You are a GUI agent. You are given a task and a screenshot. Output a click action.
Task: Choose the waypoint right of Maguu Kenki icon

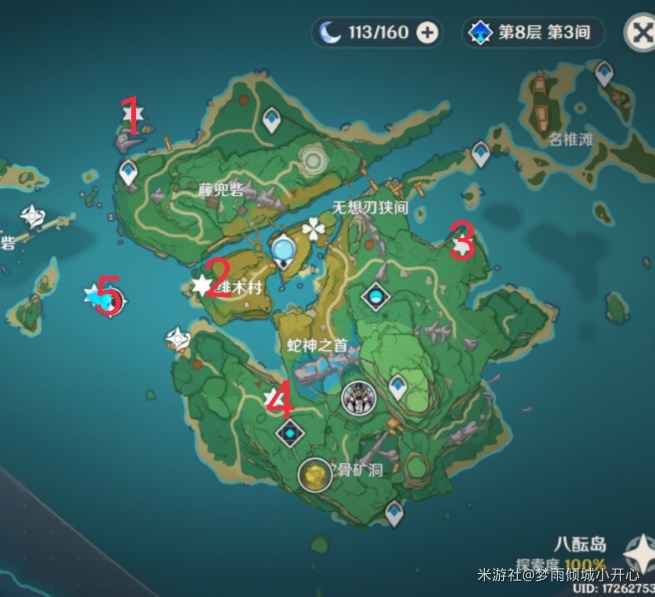(398, 387)
